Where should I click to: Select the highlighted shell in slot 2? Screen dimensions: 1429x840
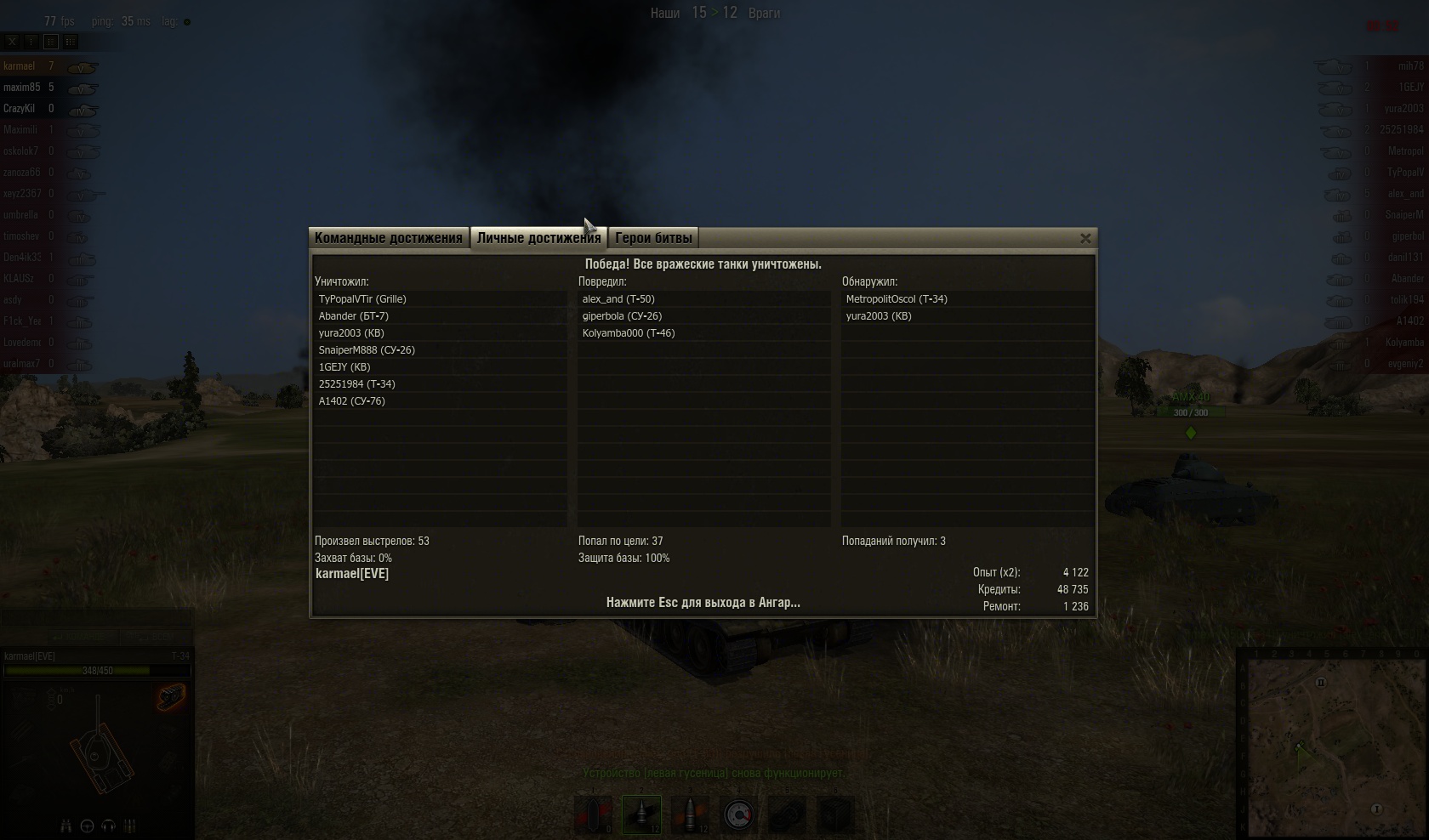pos(641,814)
